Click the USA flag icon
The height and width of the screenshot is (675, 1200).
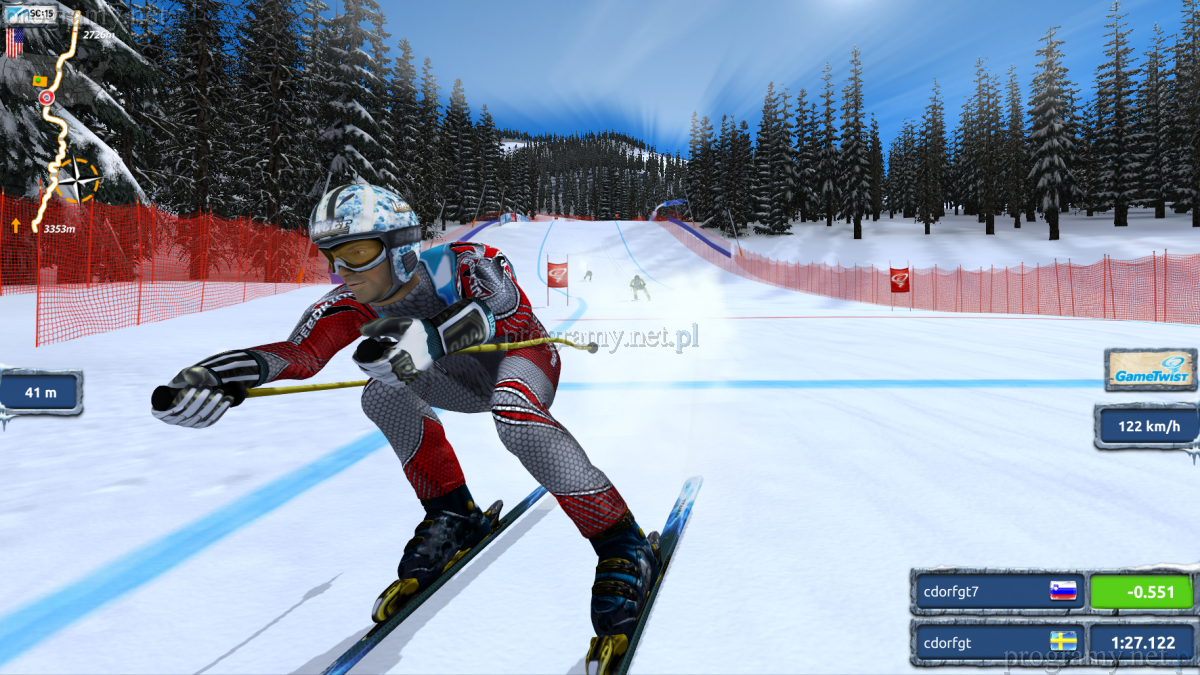tap(15, 42)
